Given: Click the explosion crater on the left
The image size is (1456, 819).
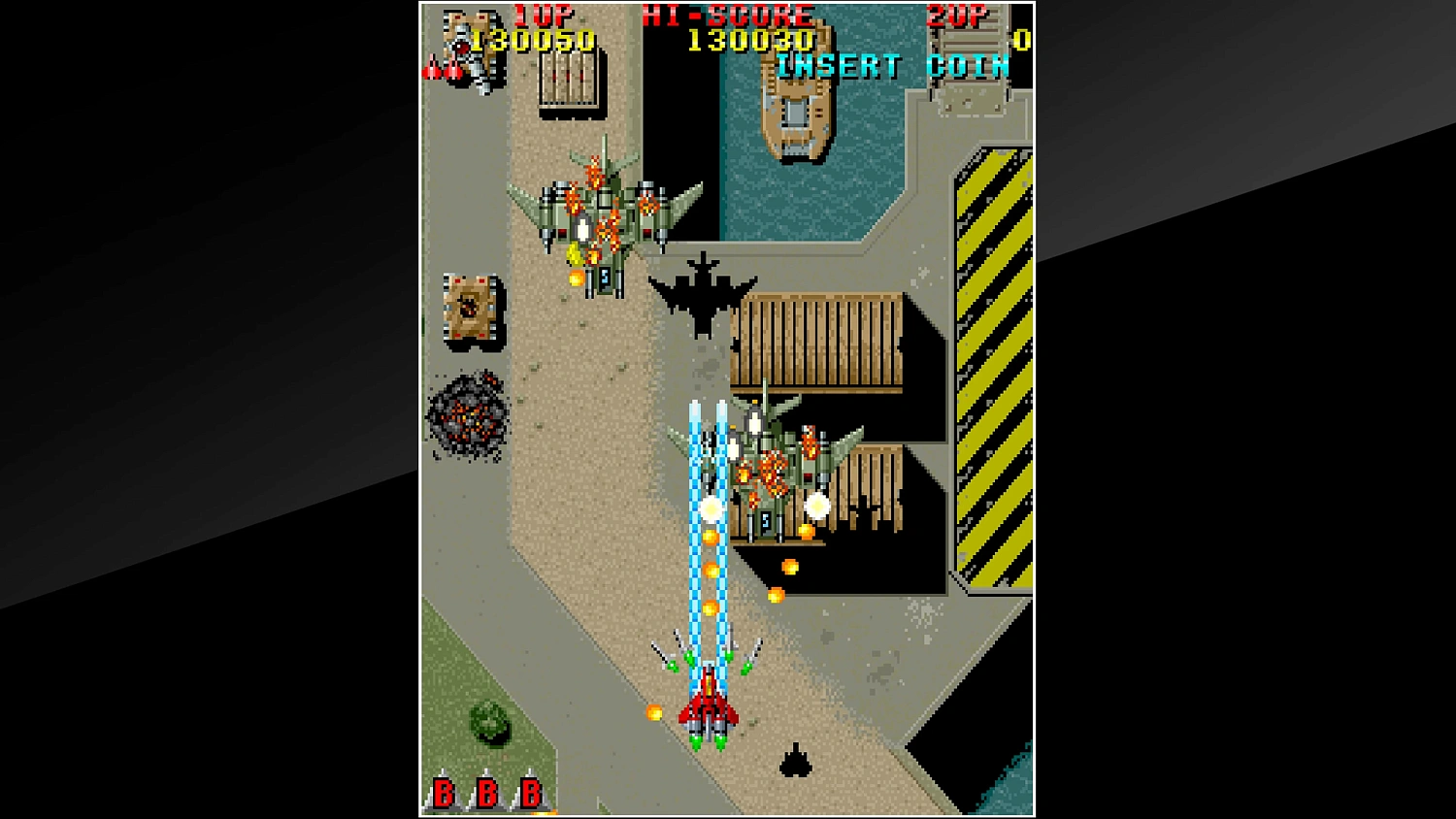Looking at the screenshot, I should tap(466, 412).
